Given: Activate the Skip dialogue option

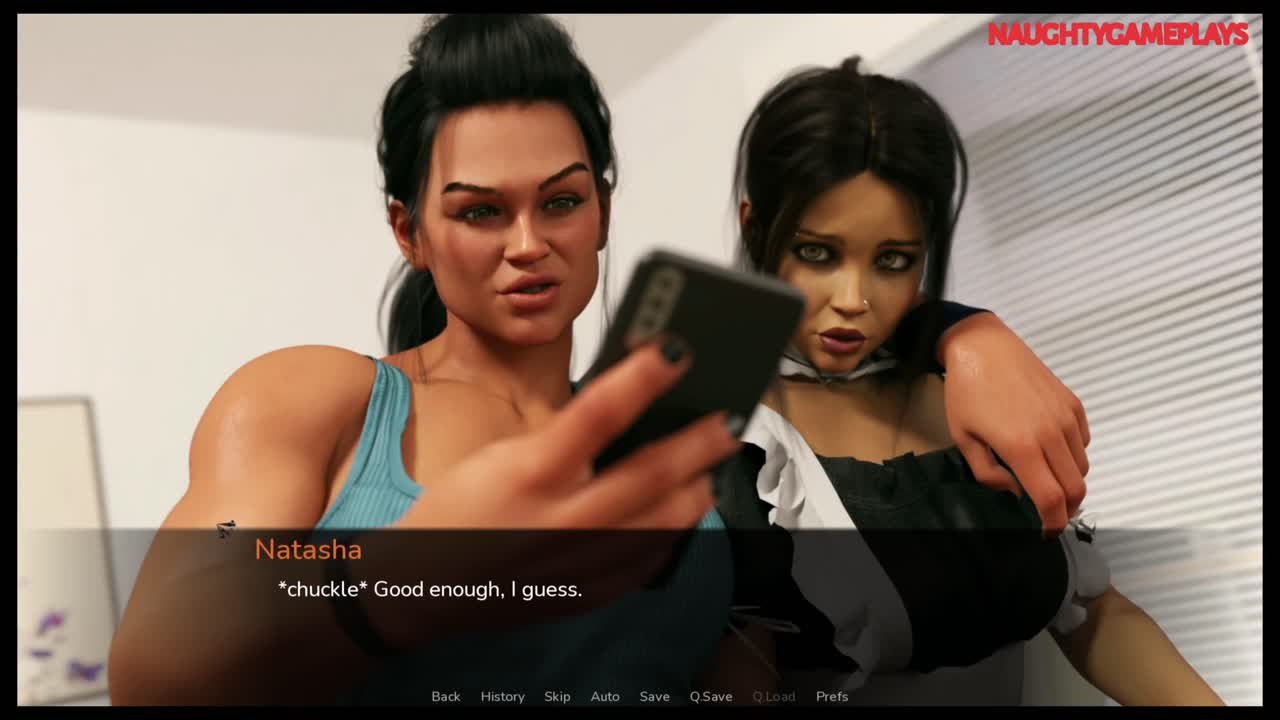Looking at the screenshot, I should coord(557,696).
